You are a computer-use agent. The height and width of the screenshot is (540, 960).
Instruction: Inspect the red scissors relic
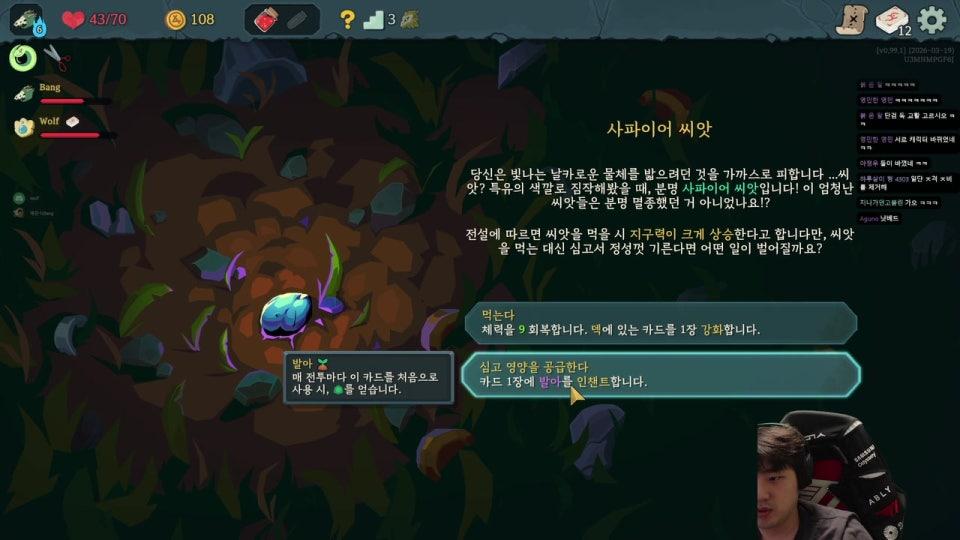coord(57,59)
